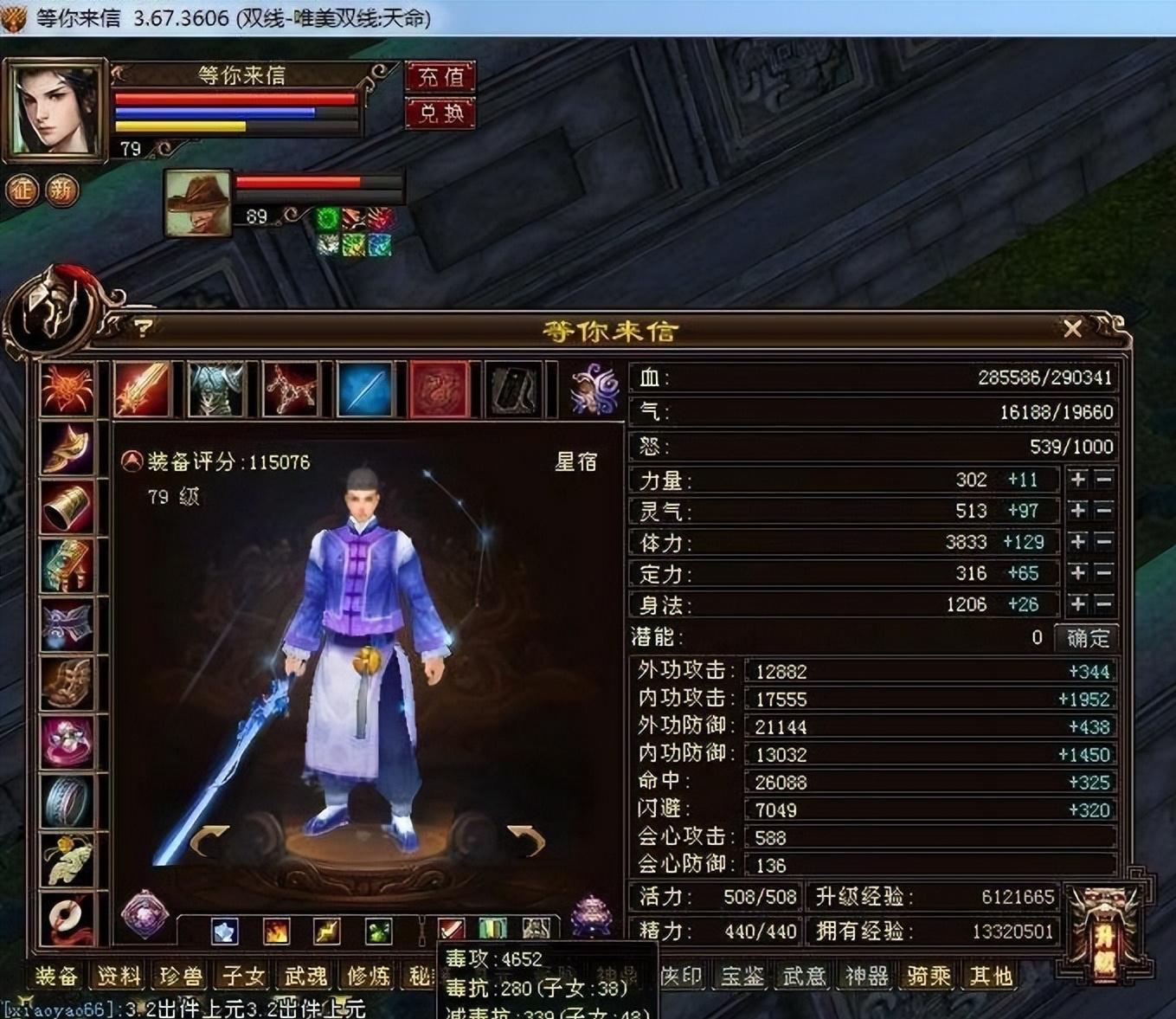Rotate character model with right arrow
The height and width of the screenshot is (1019, 1176).
pyautogui.click(x=526, y=838)
